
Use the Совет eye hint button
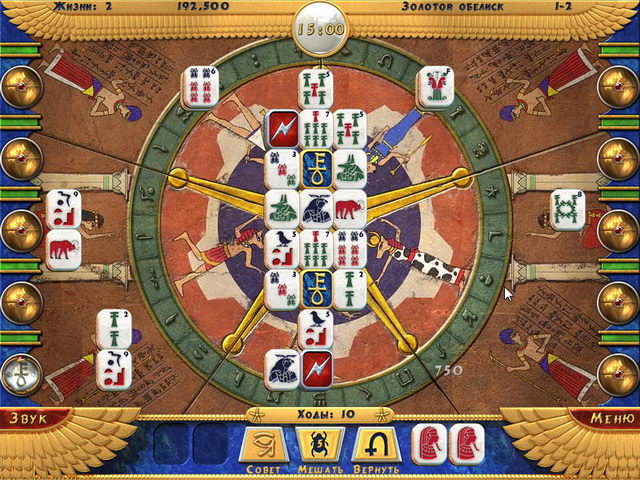pos(266,444)
